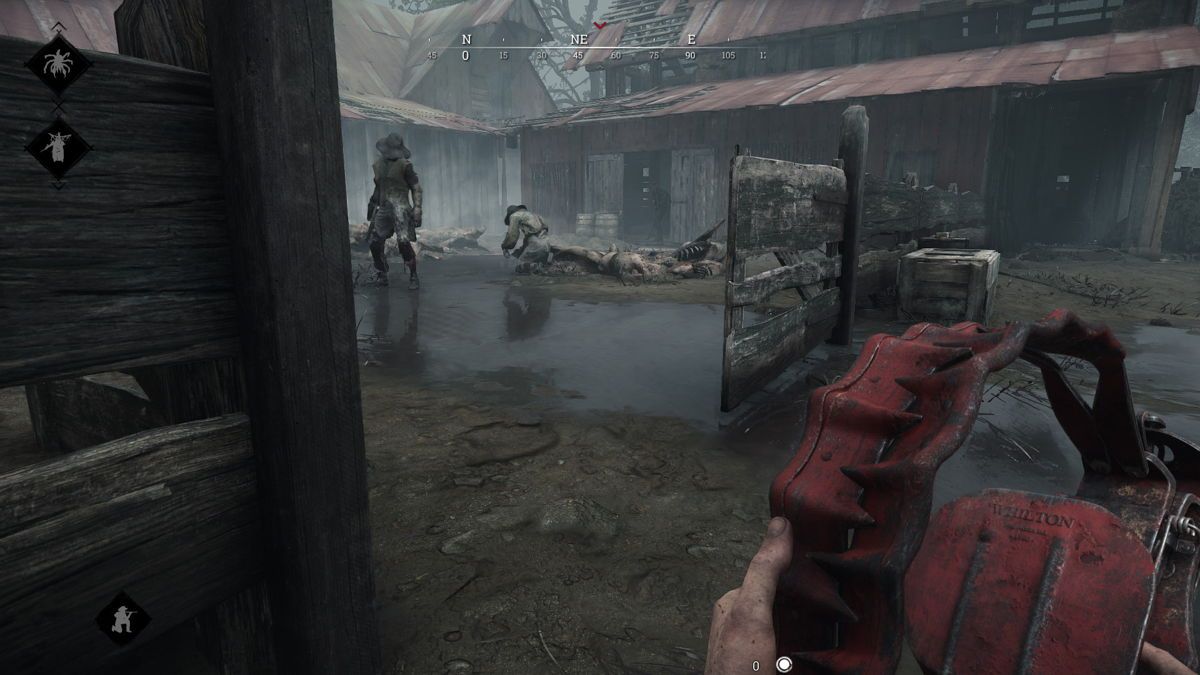Click the crouching hunter stance icon
The width and height of the screenshot is (1200, 675).
pyautogui.click(x=123, y=617)
